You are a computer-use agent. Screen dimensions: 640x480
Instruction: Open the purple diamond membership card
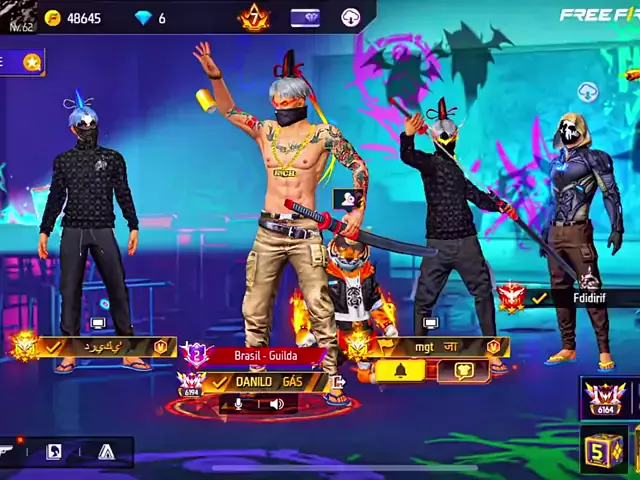coord(305,17)
